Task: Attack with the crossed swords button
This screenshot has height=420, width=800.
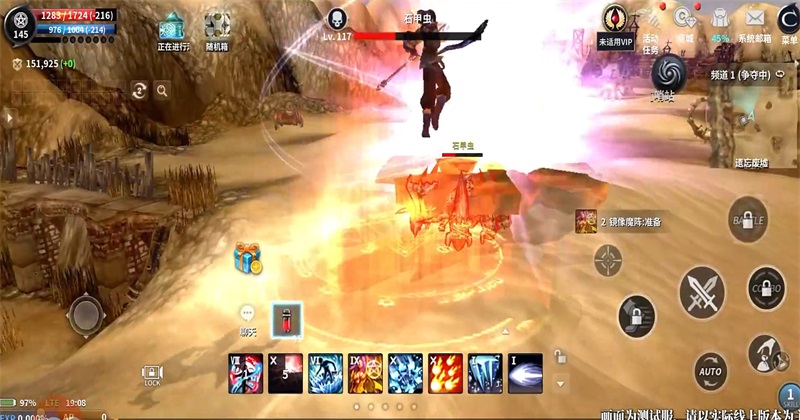Action: pyautogui.click(x=702, y=294)
